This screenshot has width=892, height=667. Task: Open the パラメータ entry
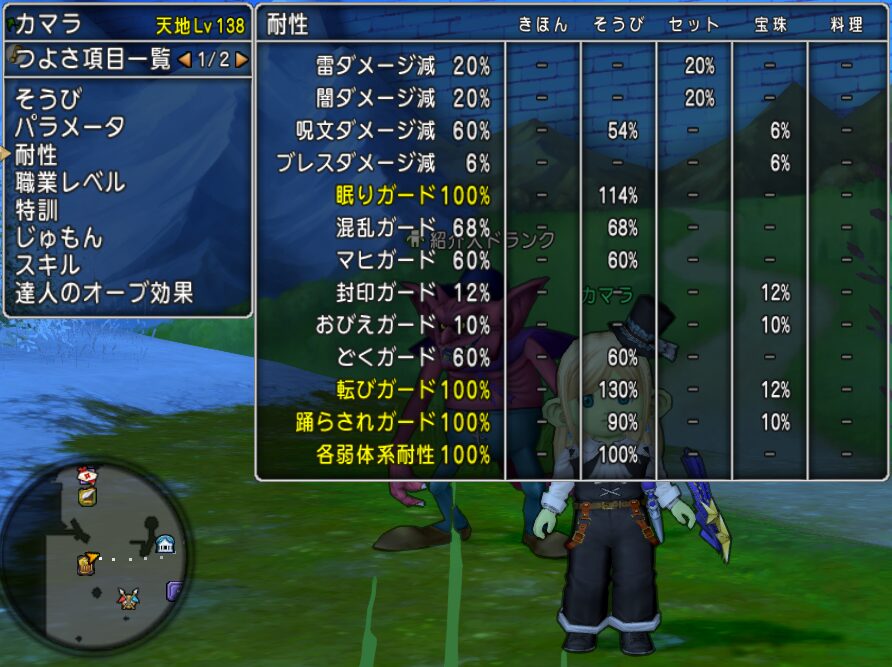tap(69, 127)
